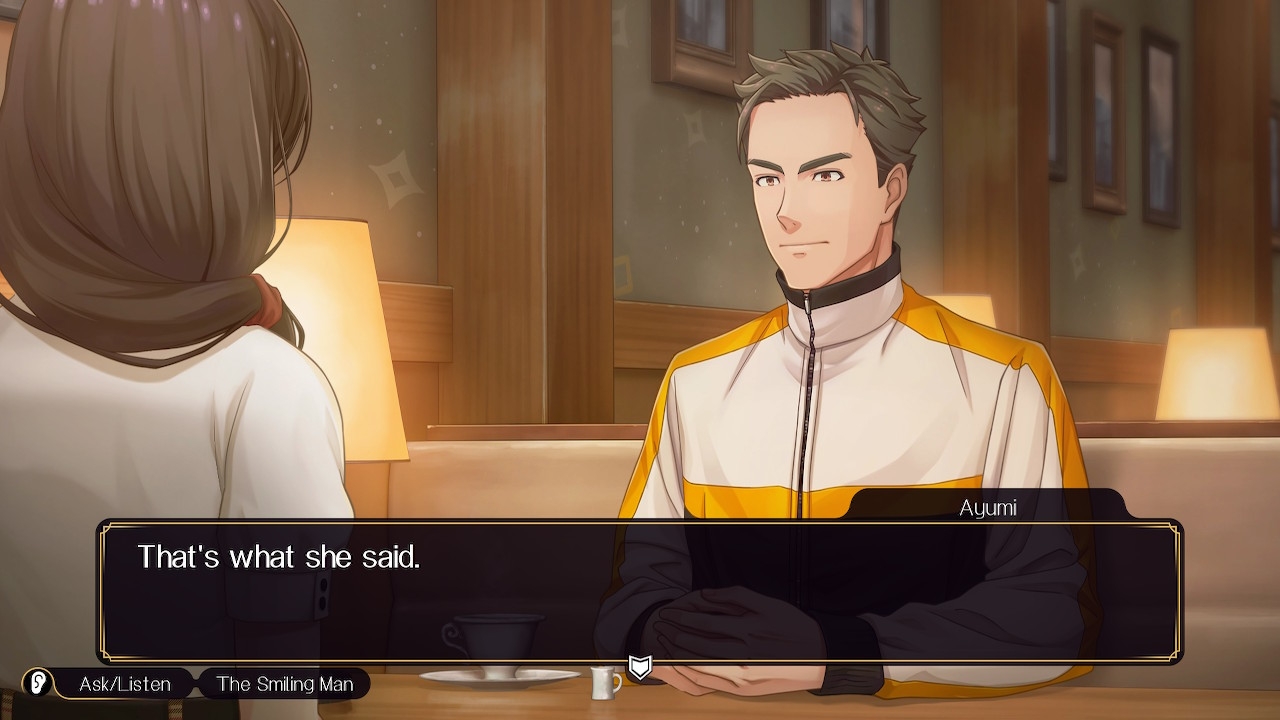Advance dialogue with the continue arrow
The width and height of the screenshot is (1280, 720).
tap(640, 667)
